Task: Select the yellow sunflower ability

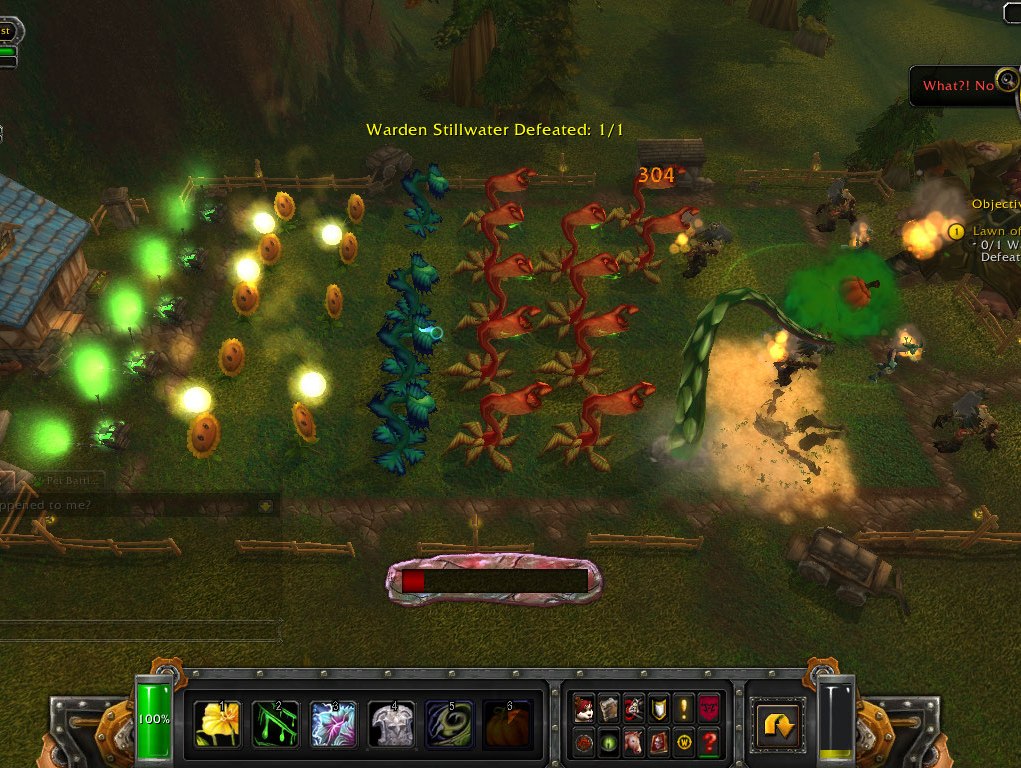Action: (218, 723)
